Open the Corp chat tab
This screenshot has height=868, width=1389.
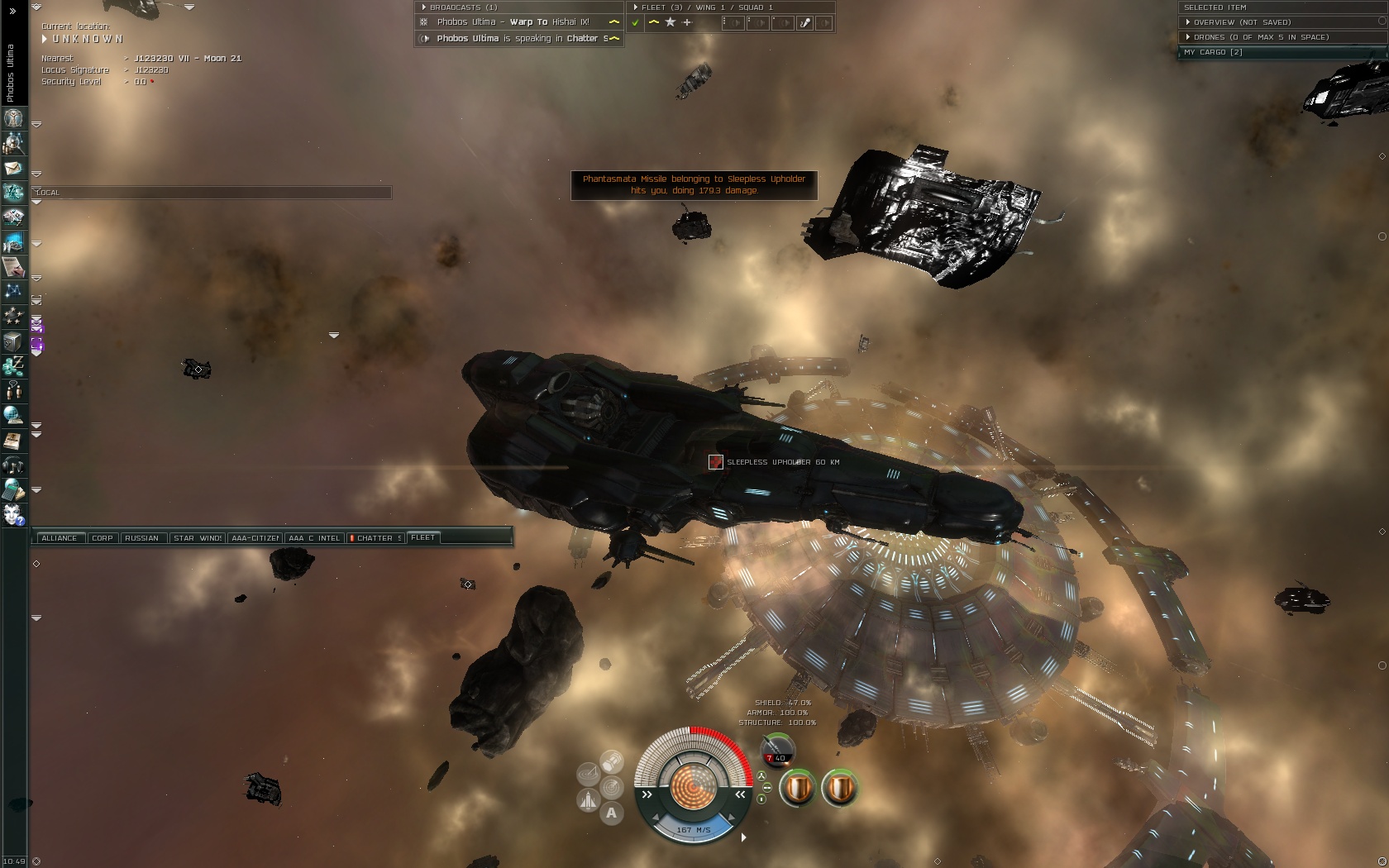[103, 538]
